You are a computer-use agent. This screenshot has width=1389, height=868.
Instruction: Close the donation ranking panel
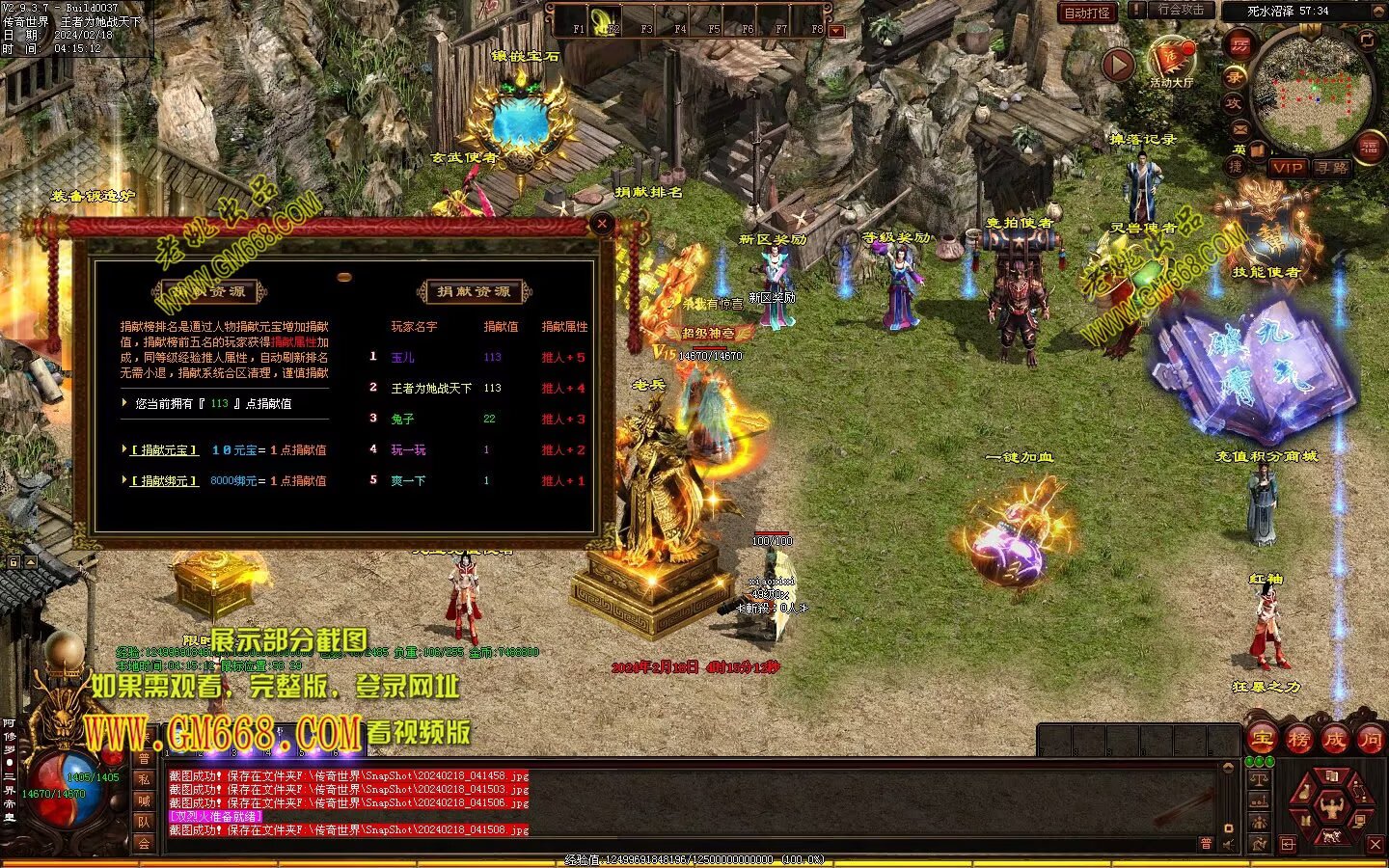click(x=602, y=224)
